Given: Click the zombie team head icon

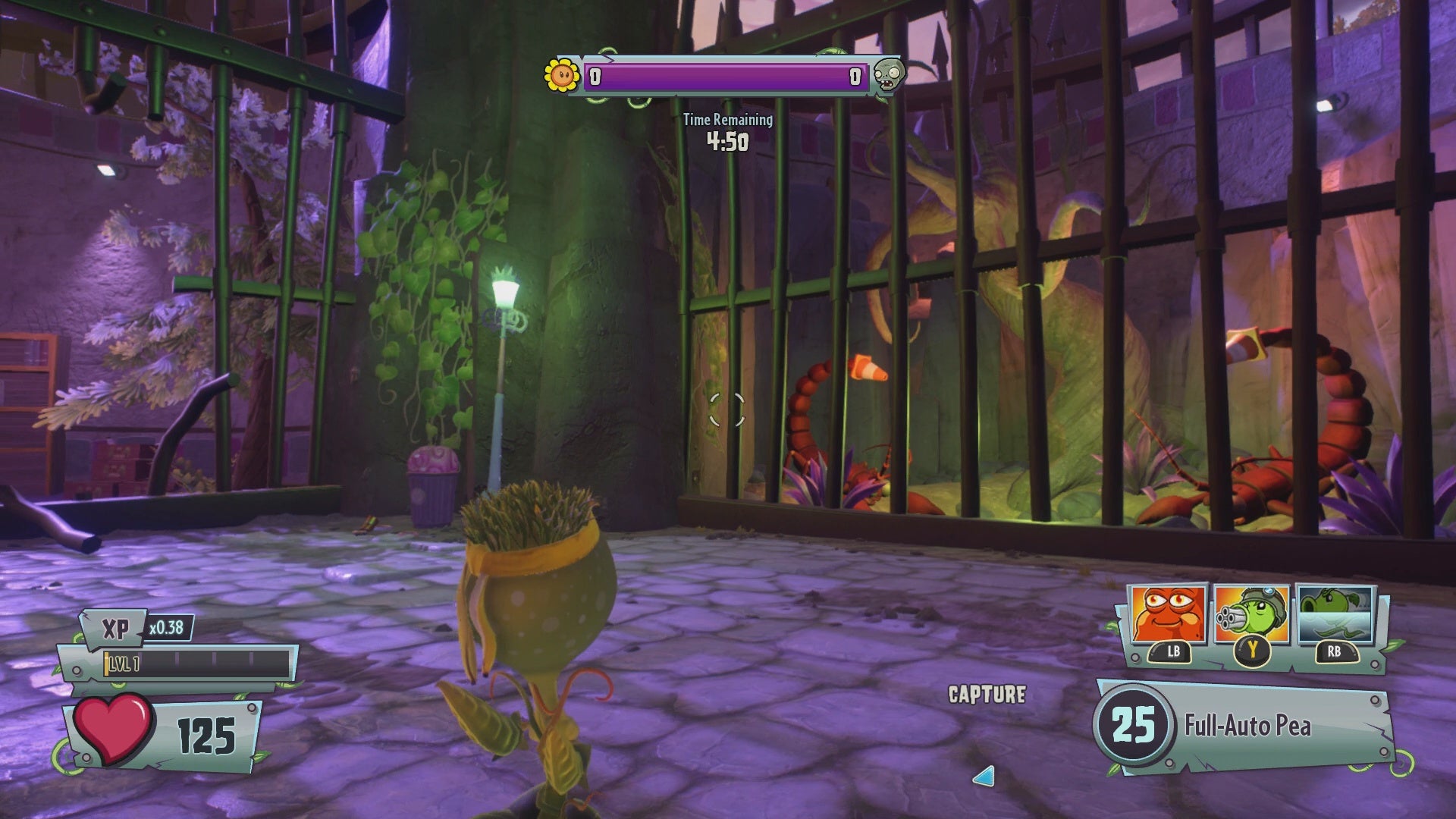Looking at the screenshot, I should (886, 76).
